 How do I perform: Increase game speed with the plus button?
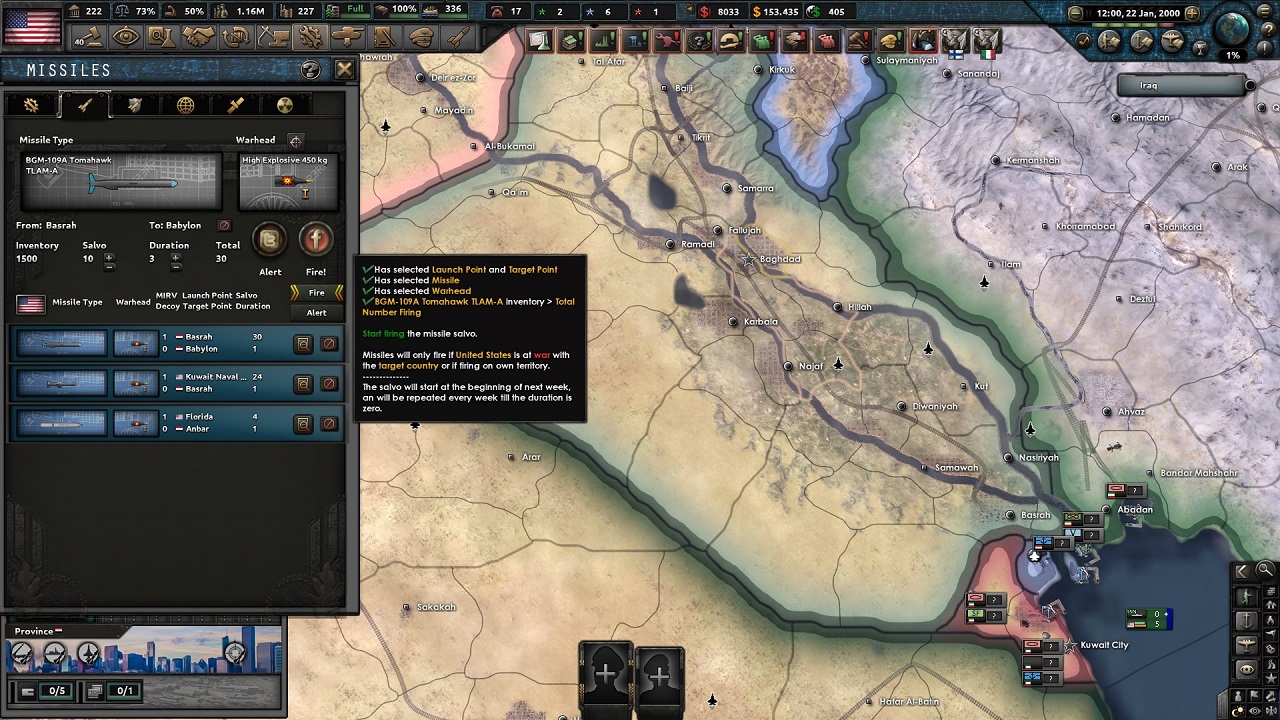coord(1192,12)
